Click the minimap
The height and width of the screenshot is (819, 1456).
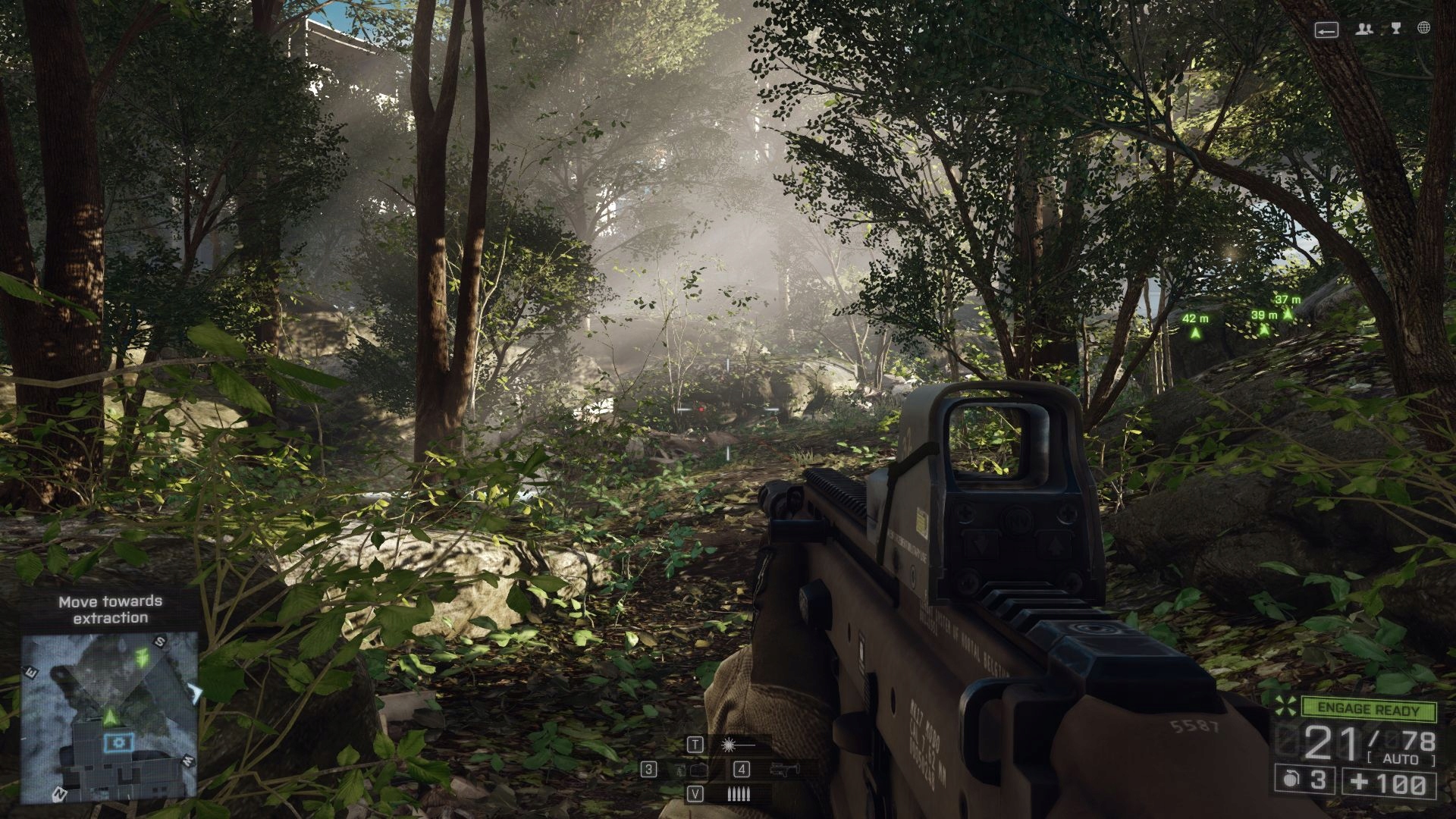coord(110,717)
